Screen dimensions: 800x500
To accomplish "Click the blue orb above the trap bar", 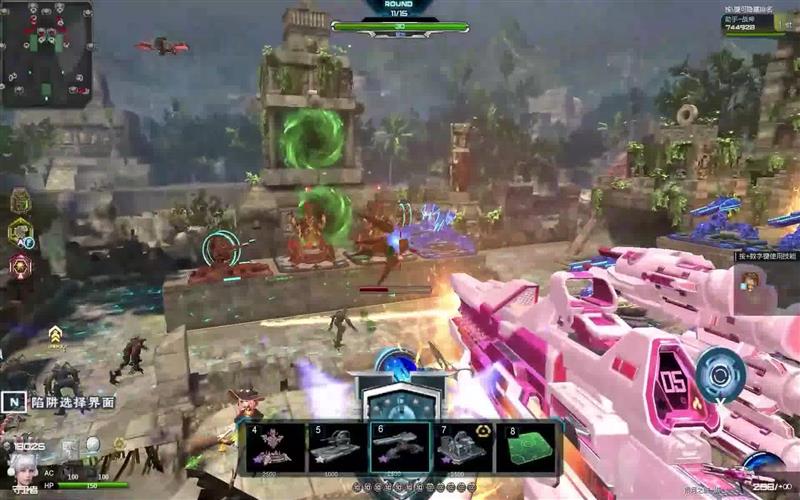I will point(397,362).
